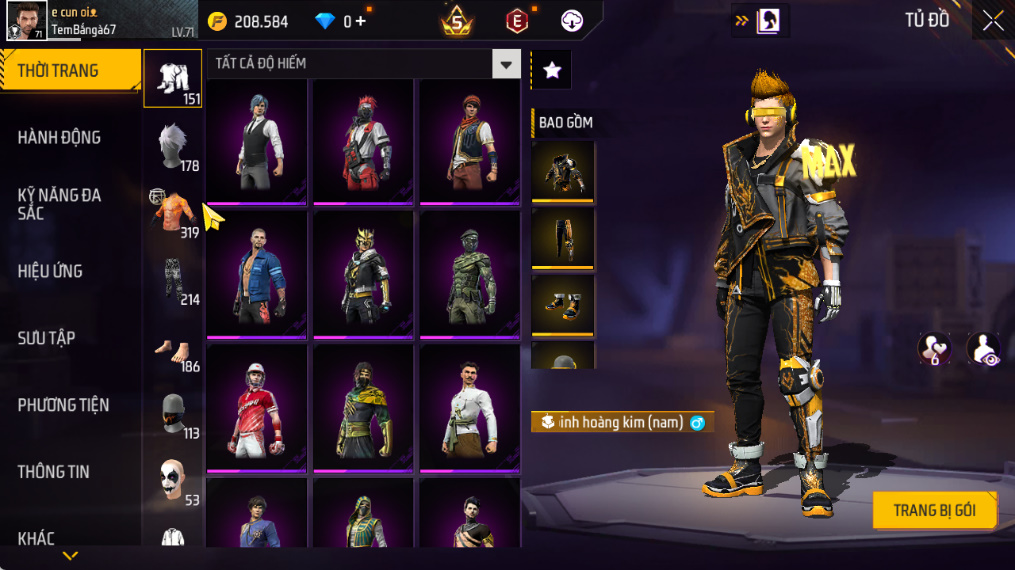The image size is (1015, 570).
Task: Select the red football jersey outfit
Action: (x=257, y=407)
